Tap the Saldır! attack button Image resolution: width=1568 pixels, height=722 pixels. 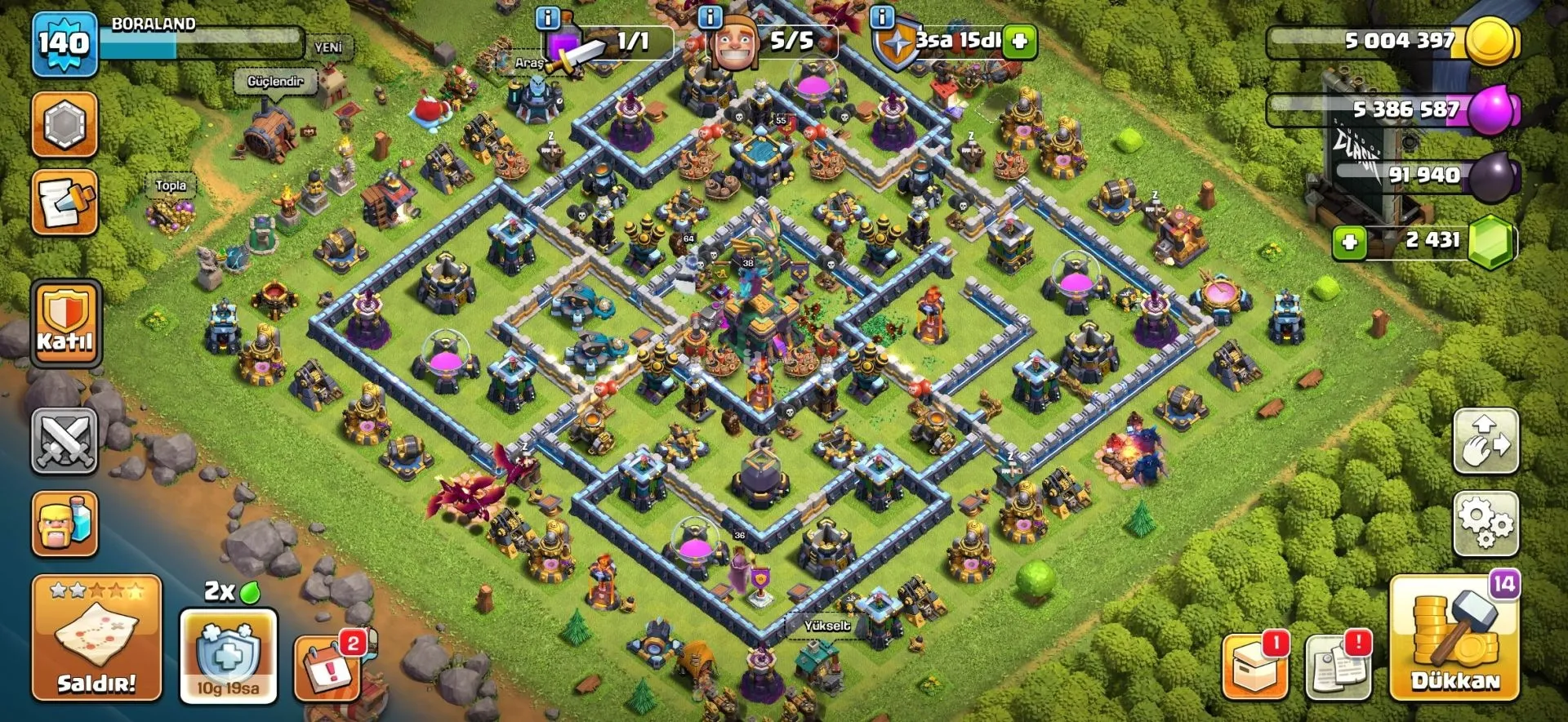96,638
